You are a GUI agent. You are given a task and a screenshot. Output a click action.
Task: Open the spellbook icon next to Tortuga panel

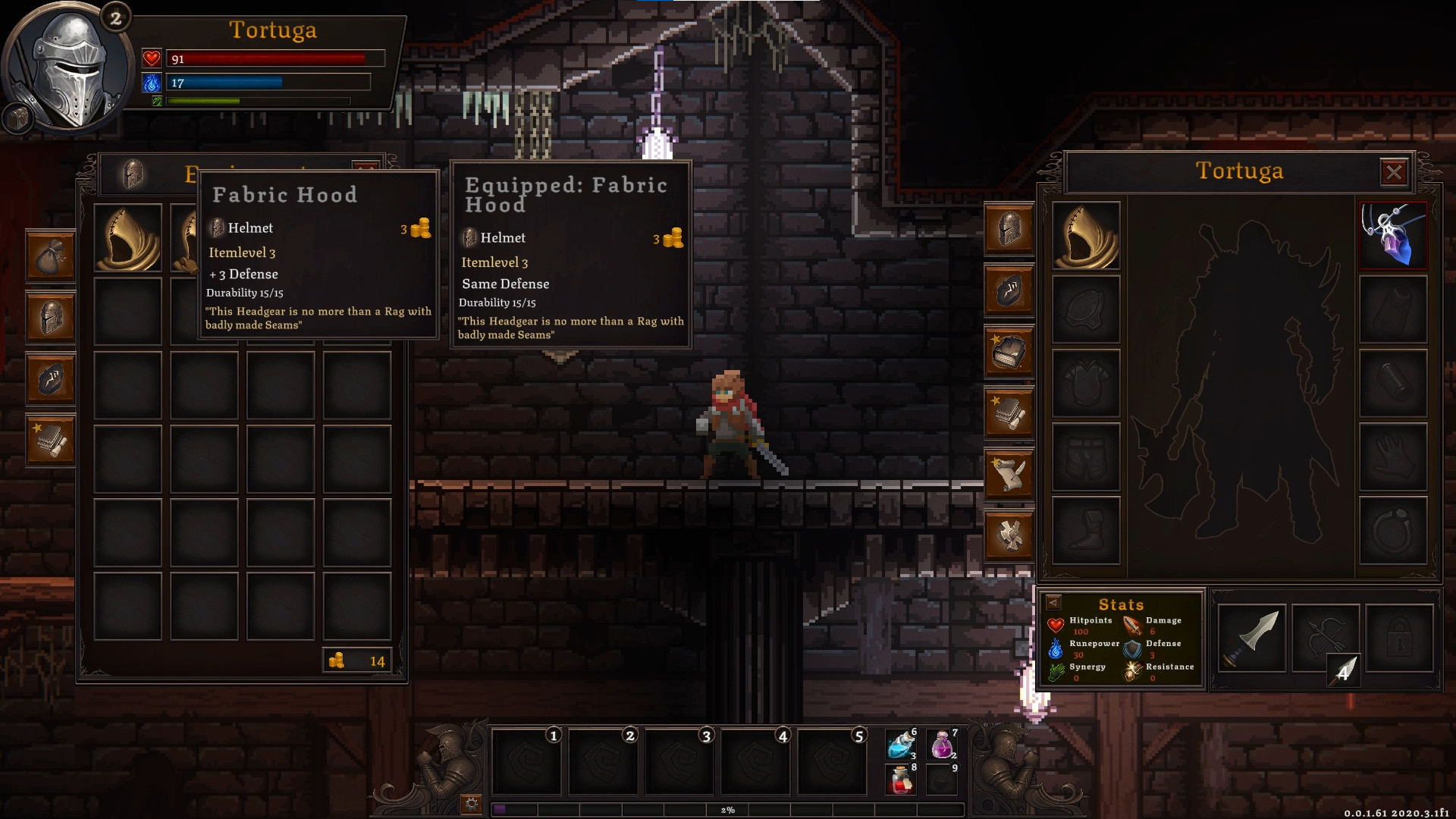[1009, 353]
